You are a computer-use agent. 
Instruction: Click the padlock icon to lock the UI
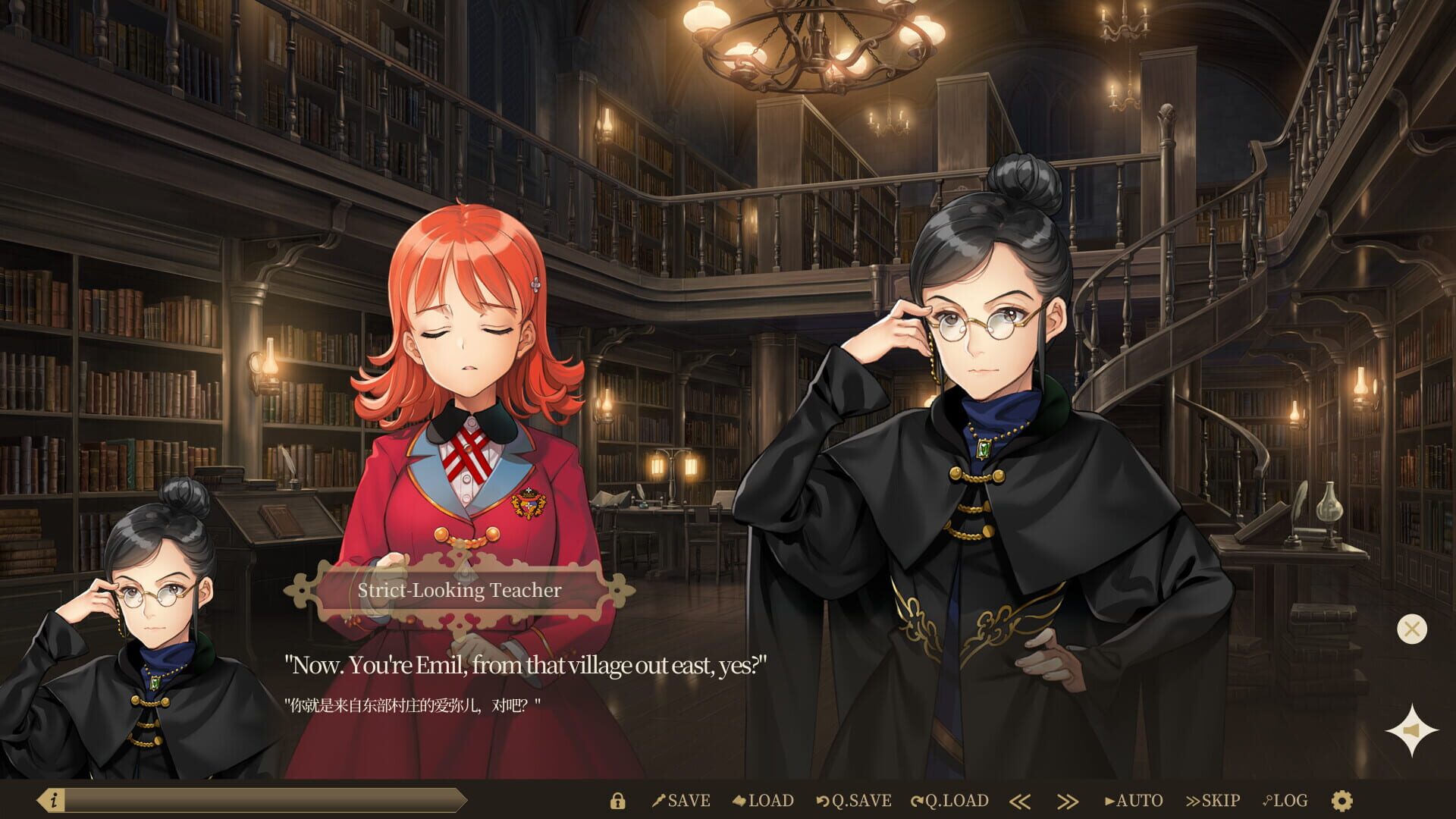coord(618,800)
